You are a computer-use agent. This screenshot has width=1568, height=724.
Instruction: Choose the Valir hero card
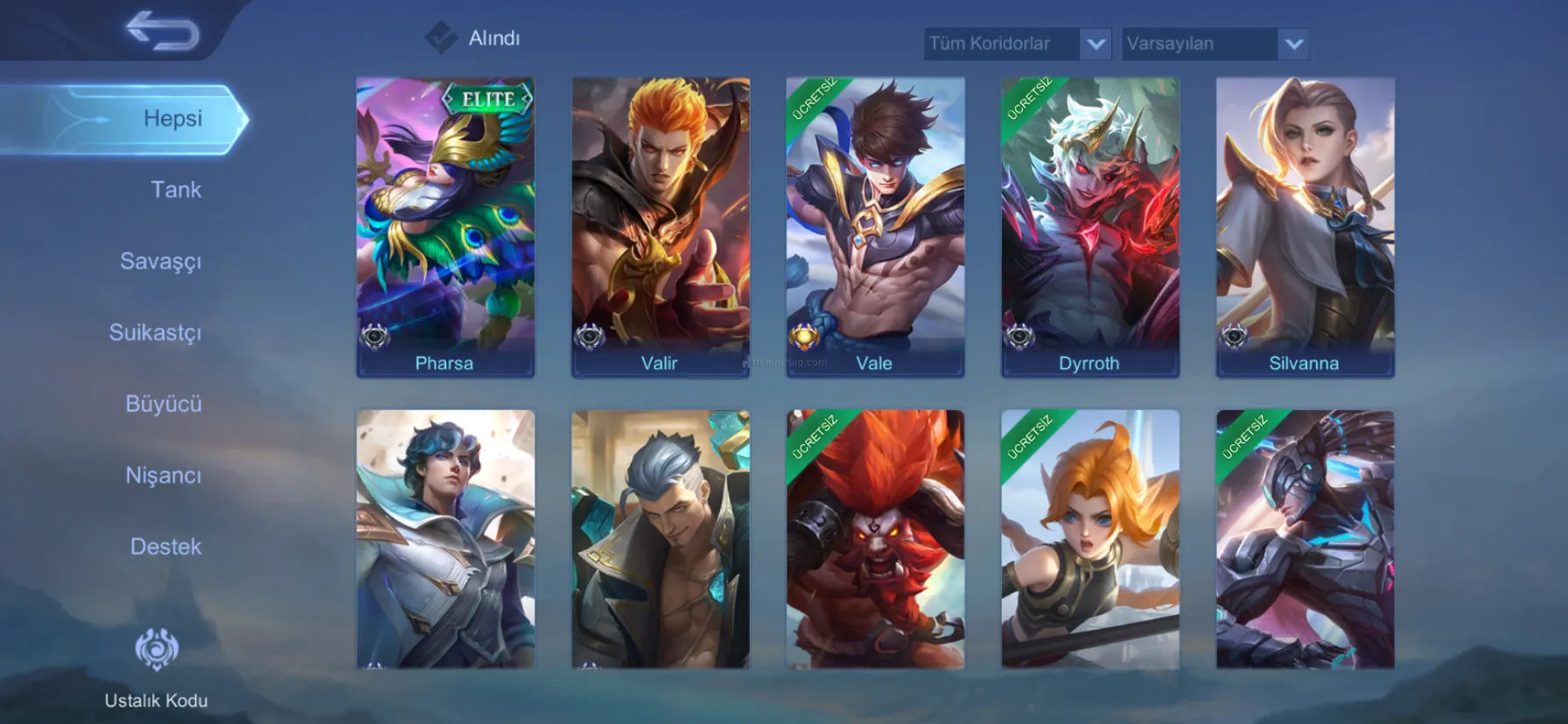(661, 227)
